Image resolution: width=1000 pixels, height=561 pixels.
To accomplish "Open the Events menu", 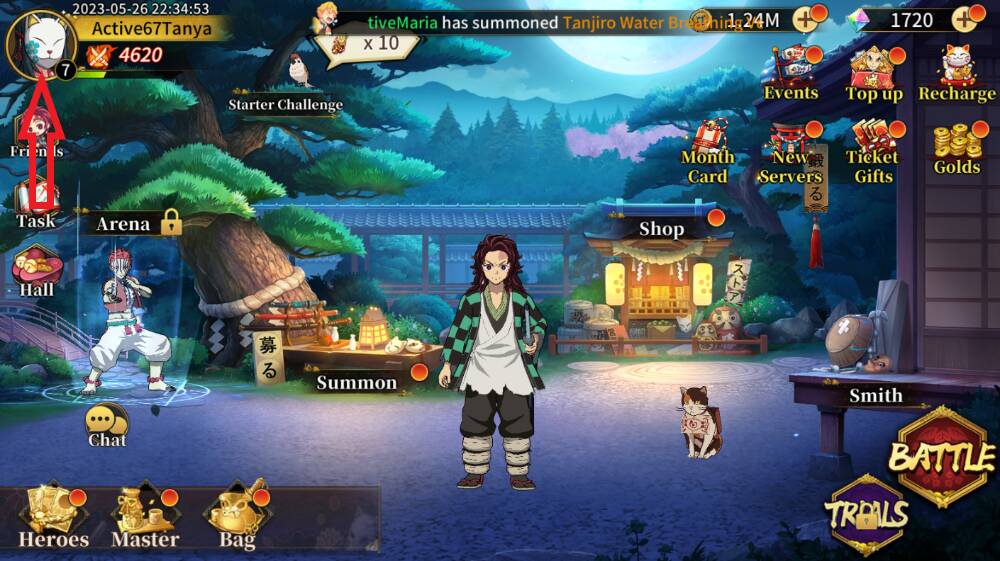I will tap(791, 77).
